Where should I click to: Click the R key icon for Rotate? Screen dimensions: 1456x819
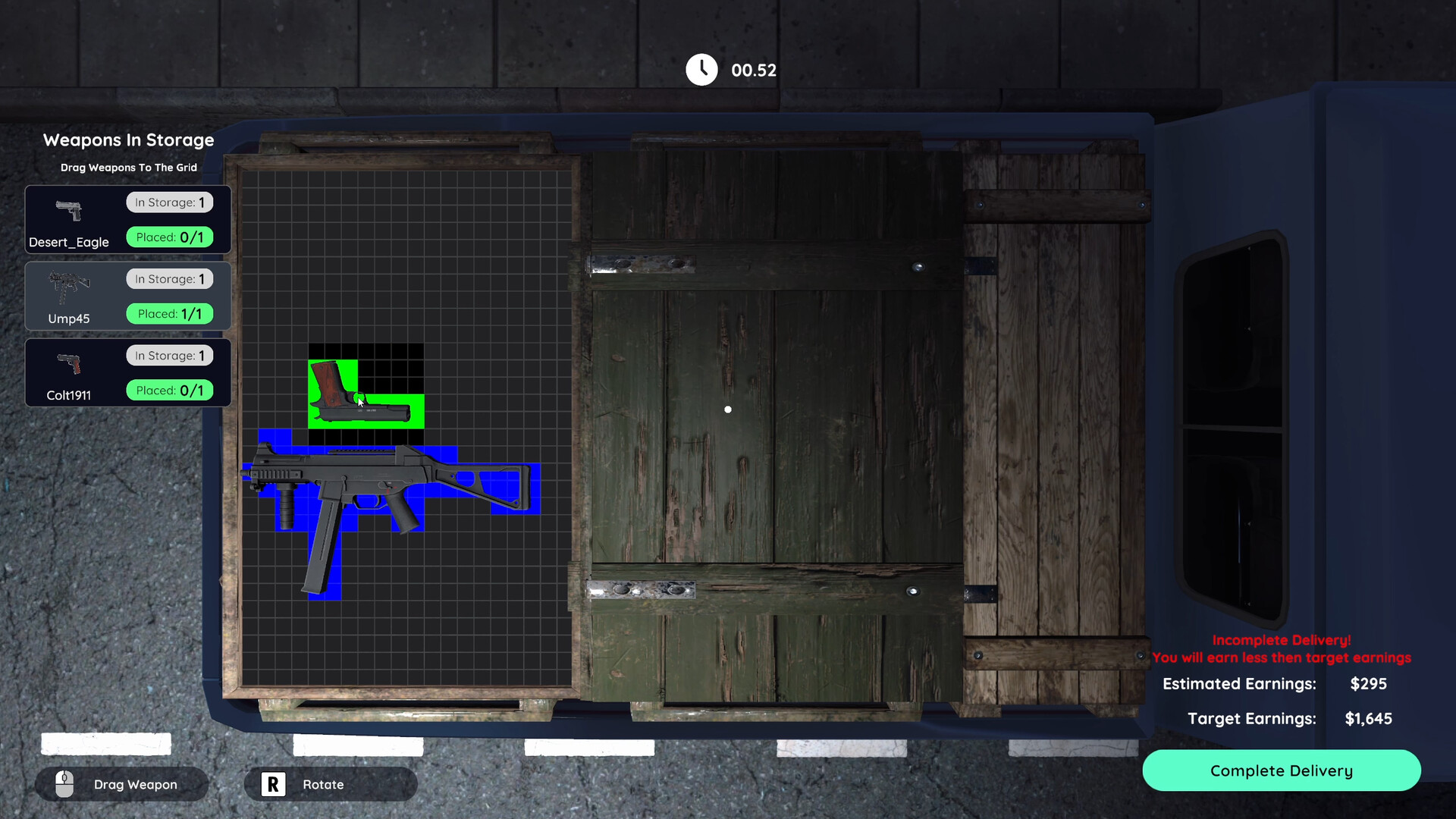coord(272,783)
